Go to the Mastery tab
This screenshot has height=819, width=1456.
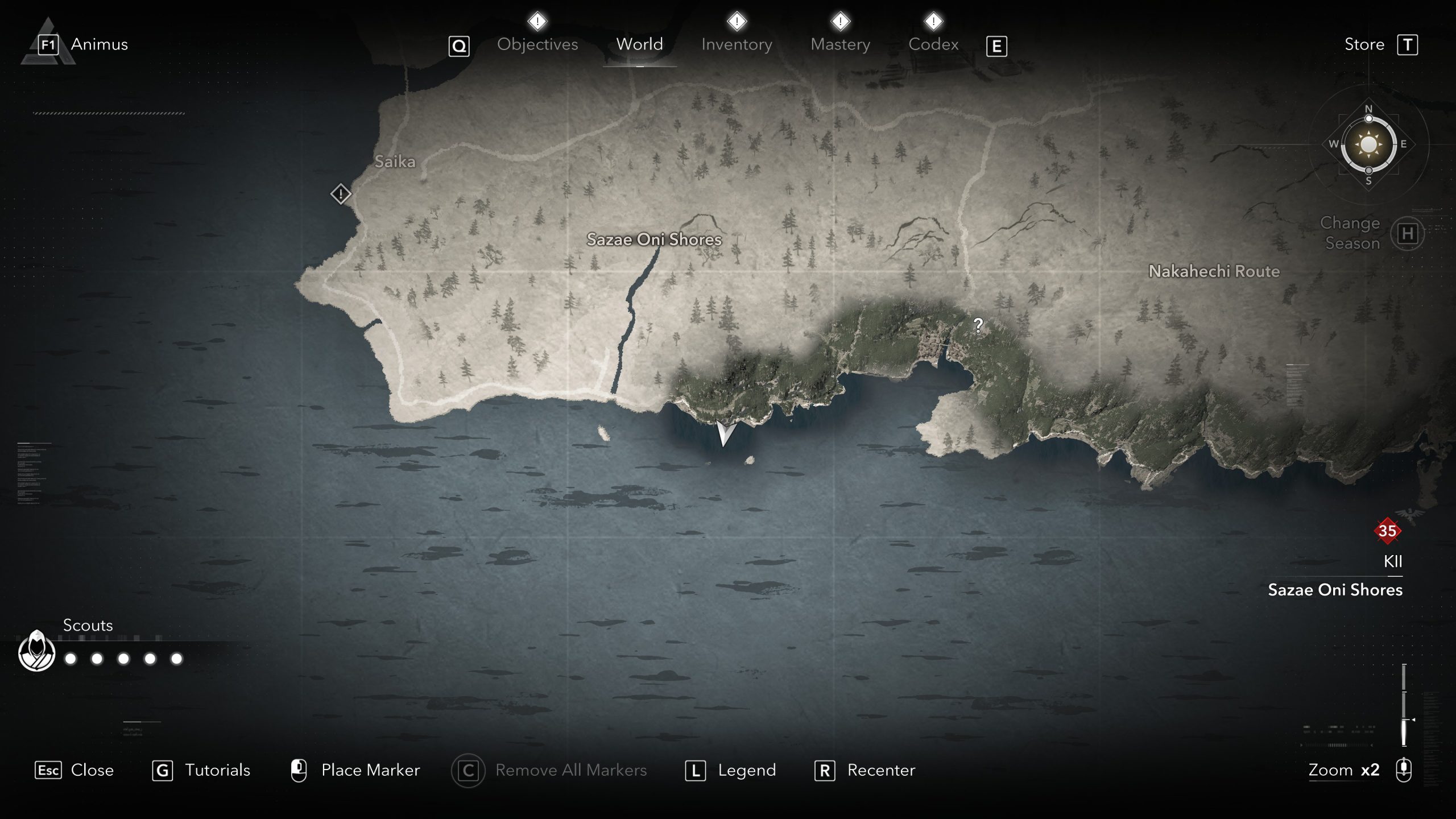(840, 44)
